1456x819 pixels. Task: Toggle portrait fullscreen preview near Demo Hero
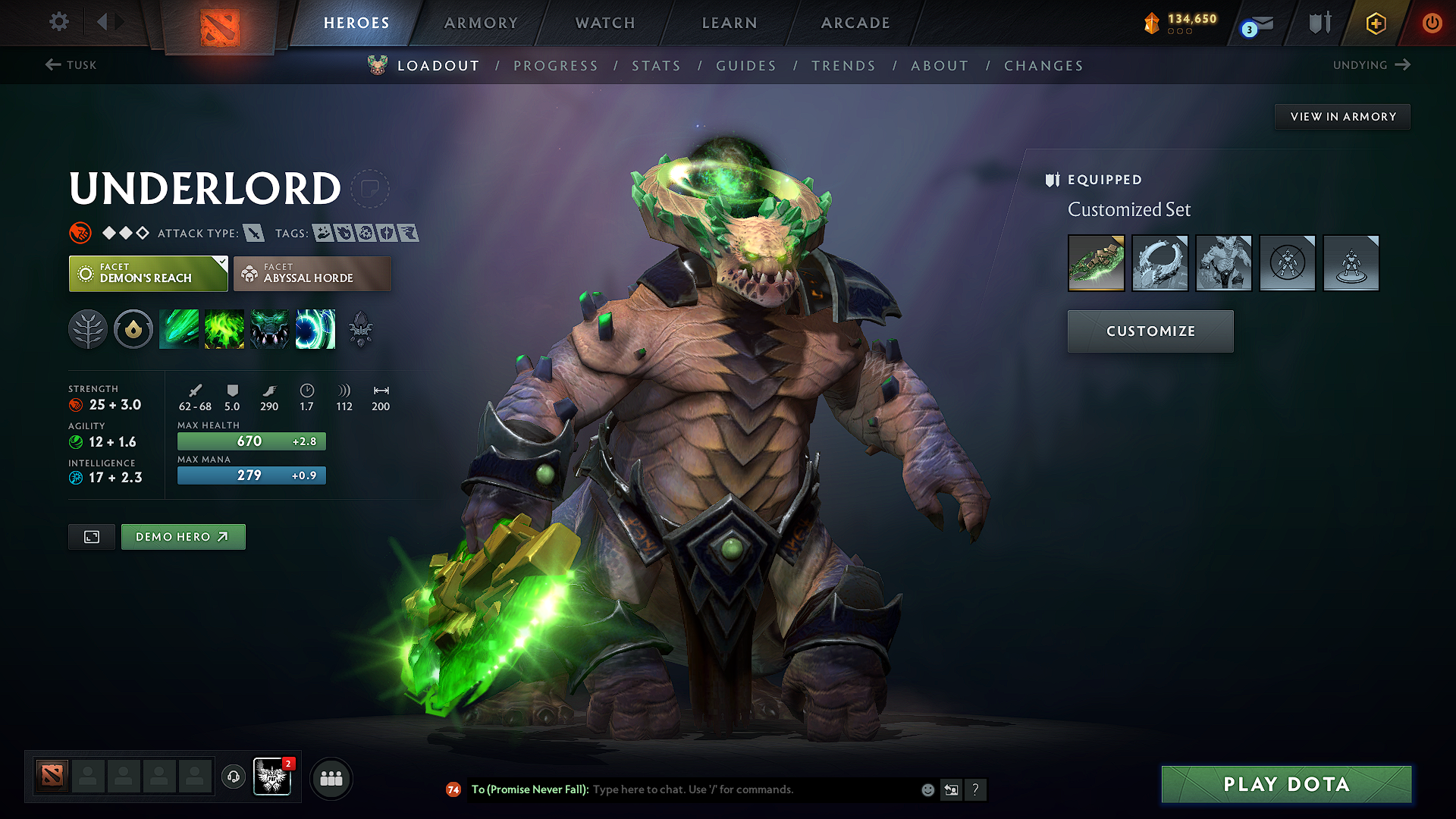click(91, 536)
